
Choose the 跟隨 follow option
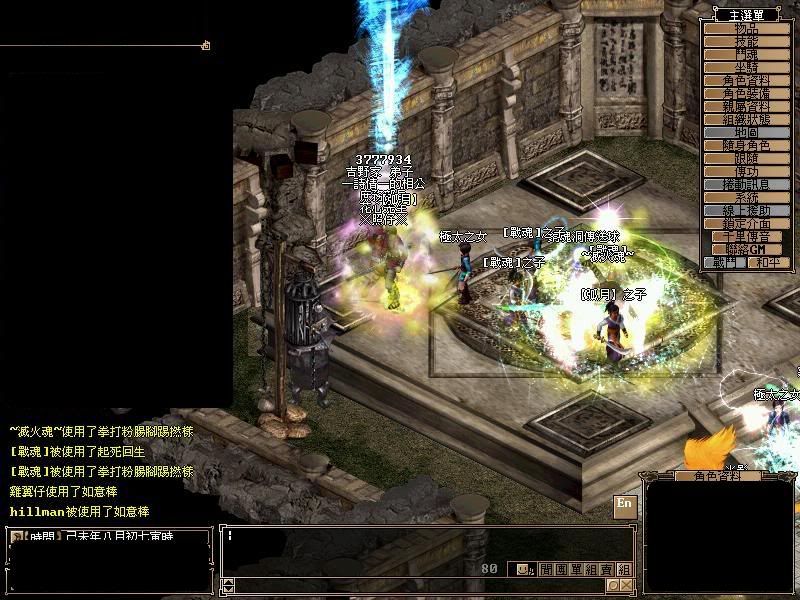(745, 158)
